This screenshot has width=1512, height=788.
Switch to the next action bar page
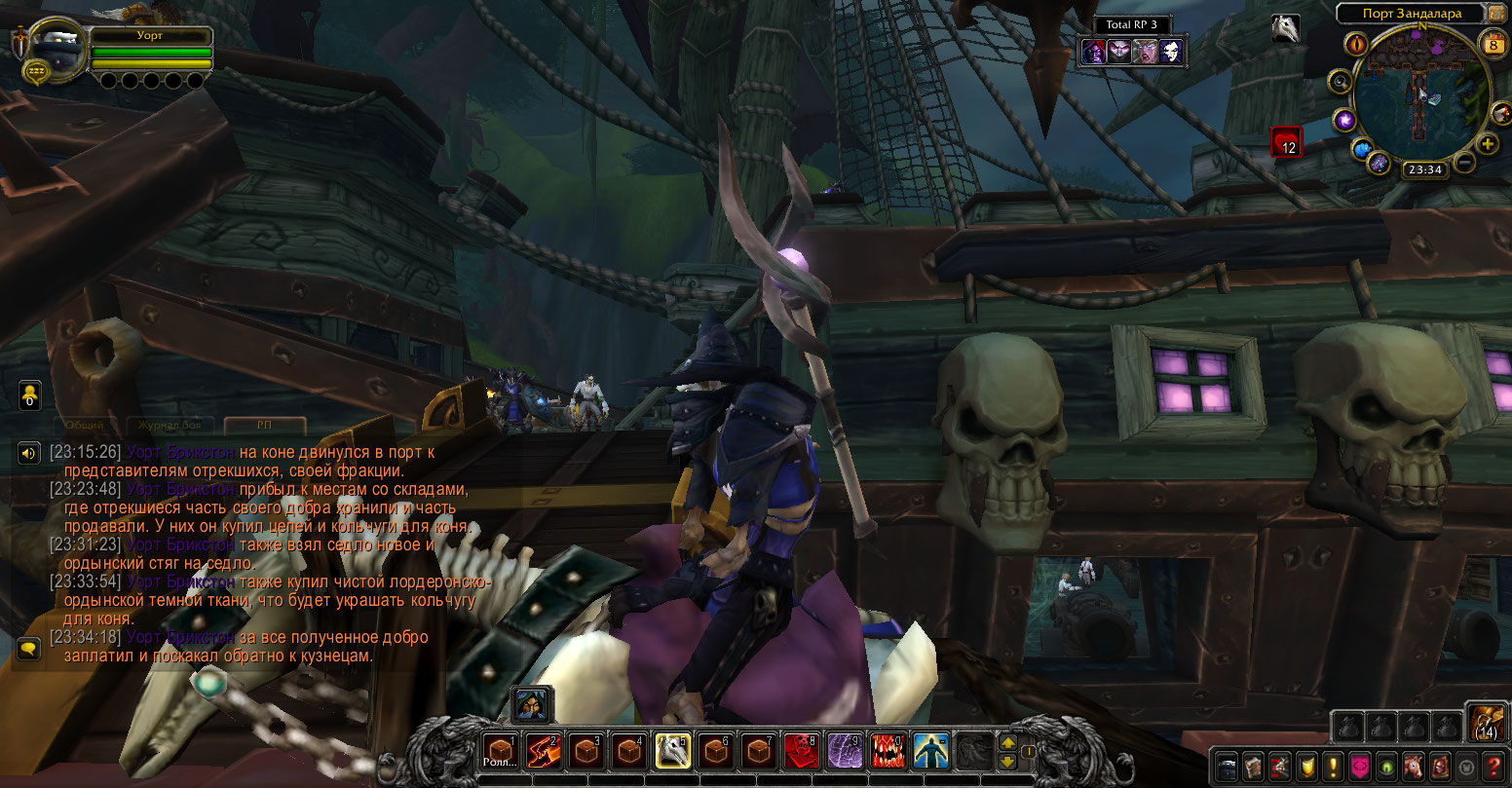pos(1008,742)
